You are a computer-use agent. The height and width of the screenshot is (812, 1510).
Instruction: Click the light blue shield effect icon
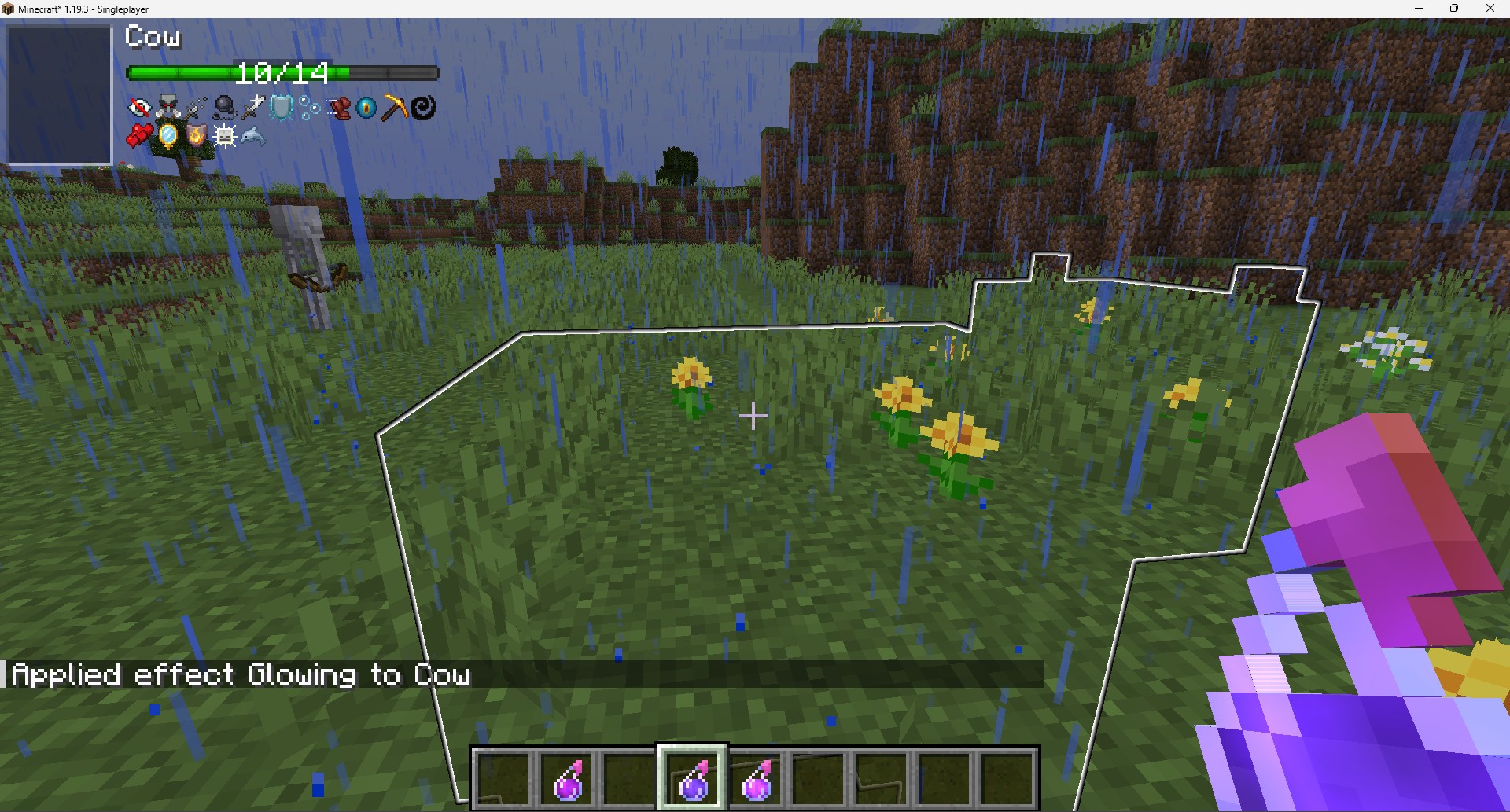point(281,108)
